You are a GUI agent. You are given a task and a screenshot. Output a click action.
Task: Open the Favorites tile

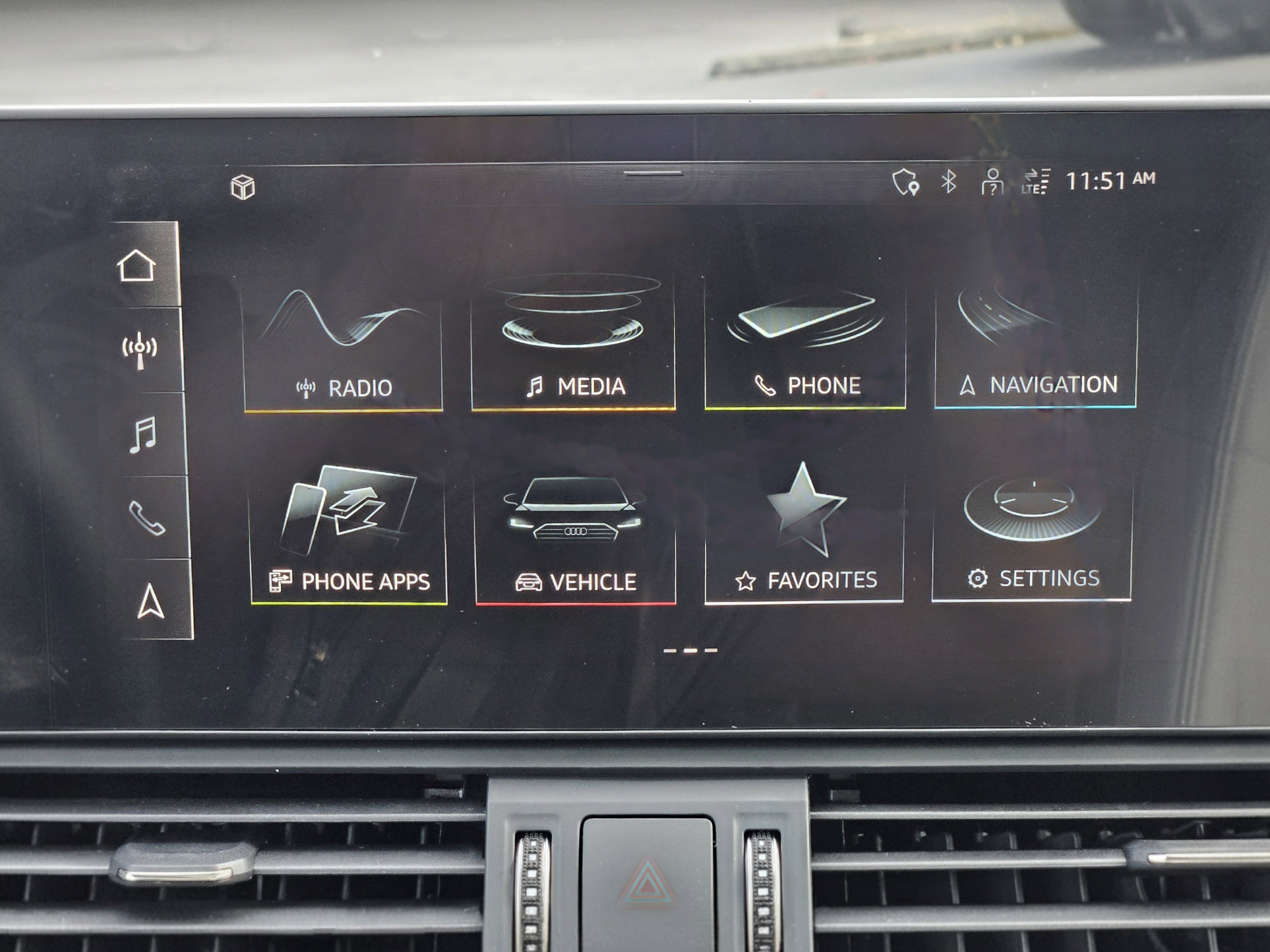pos(804,534)
